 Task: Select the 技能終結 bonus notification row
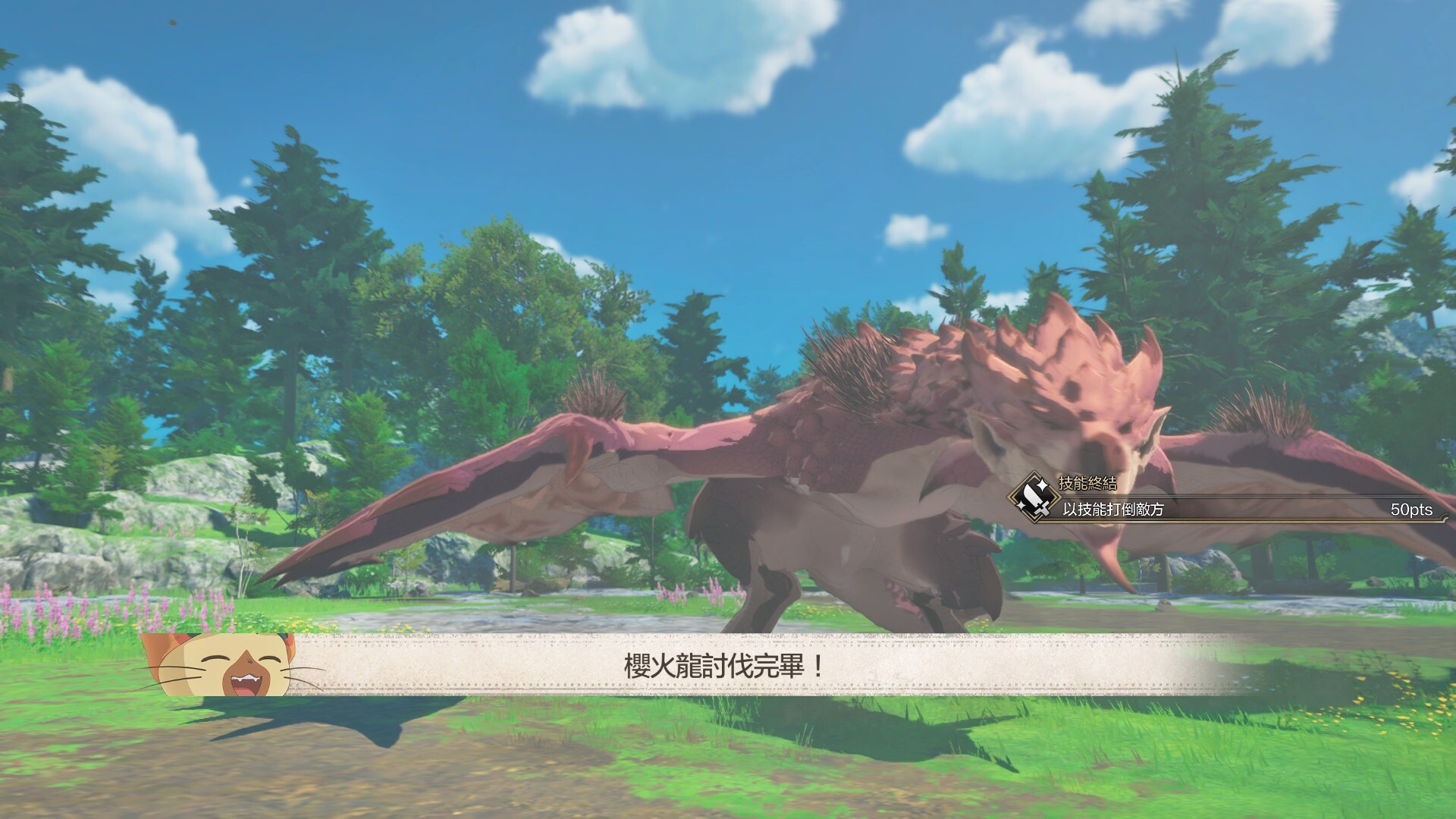pos(1228,508)
